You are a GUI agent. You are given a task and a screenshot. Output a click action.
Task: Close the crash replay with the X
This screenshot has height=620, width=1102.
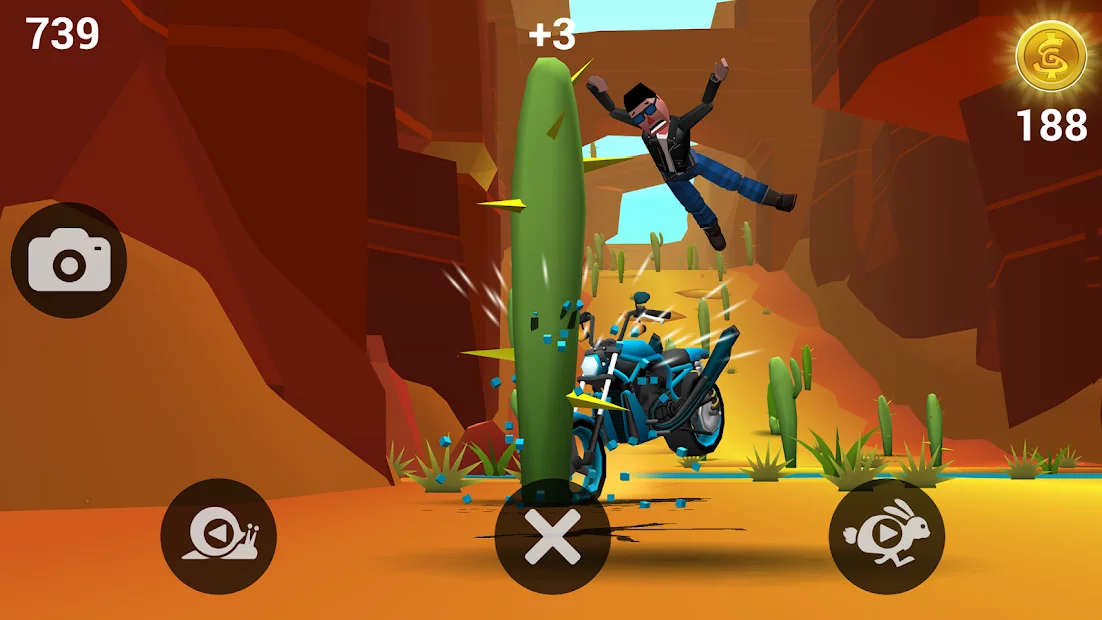(x=552, y=537)
